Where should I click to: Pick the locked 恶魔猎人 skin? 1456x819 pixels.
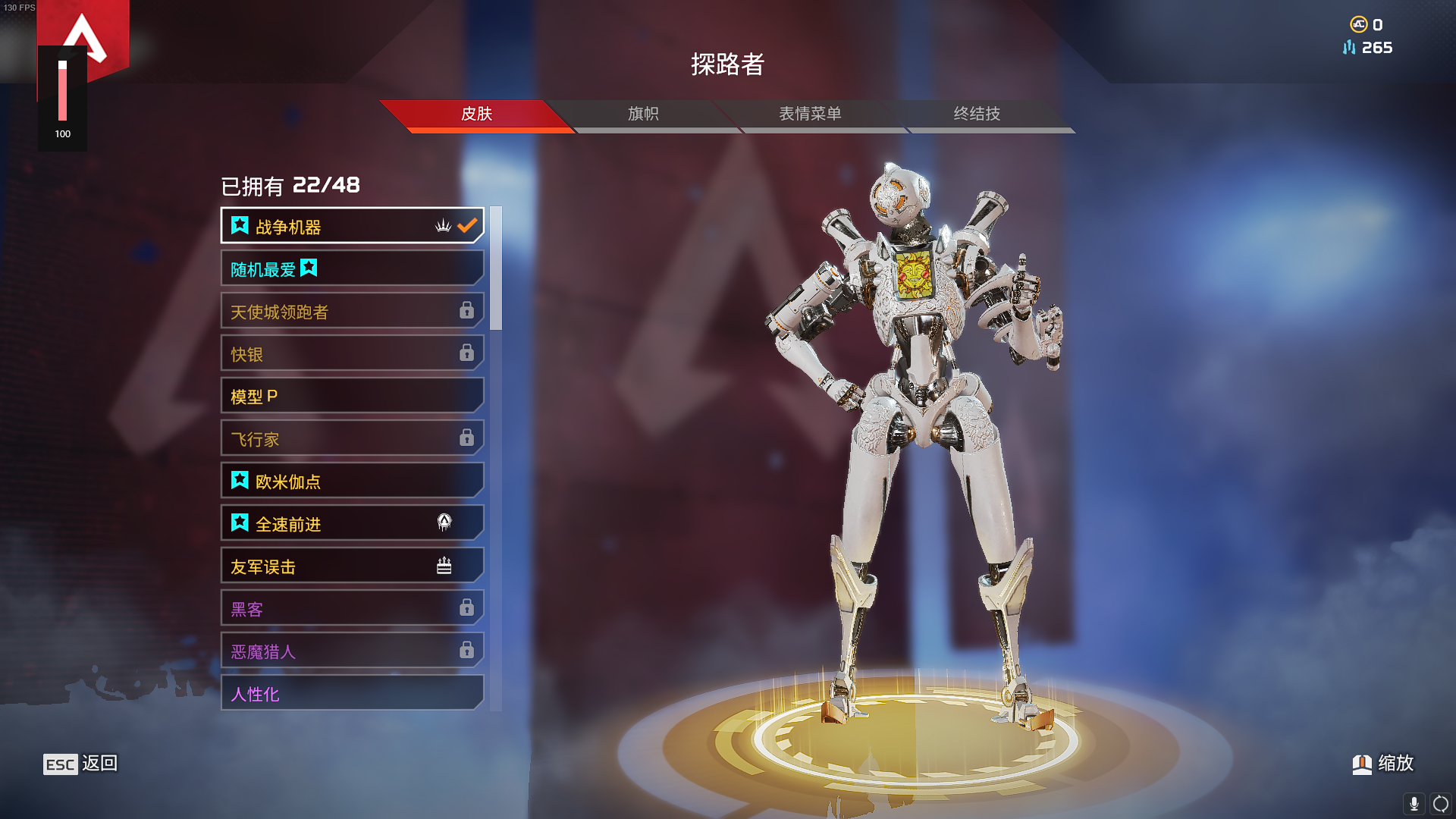point(352,651)
